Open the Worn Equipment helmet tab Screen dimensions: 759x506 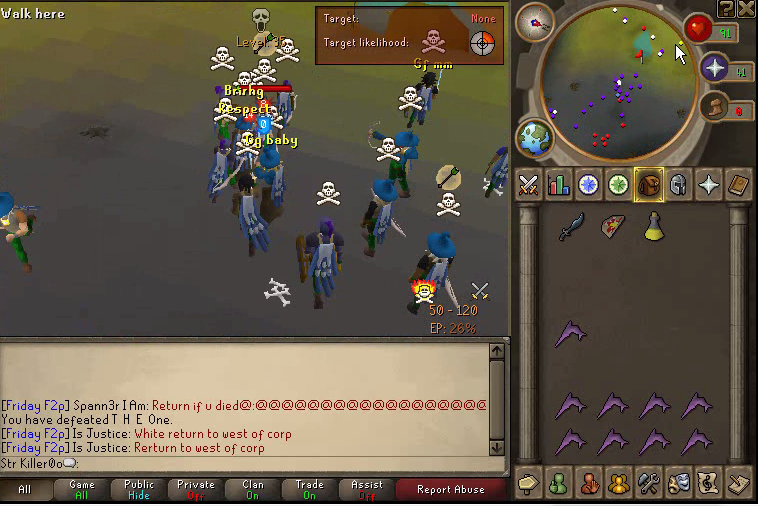click(678, 185)
